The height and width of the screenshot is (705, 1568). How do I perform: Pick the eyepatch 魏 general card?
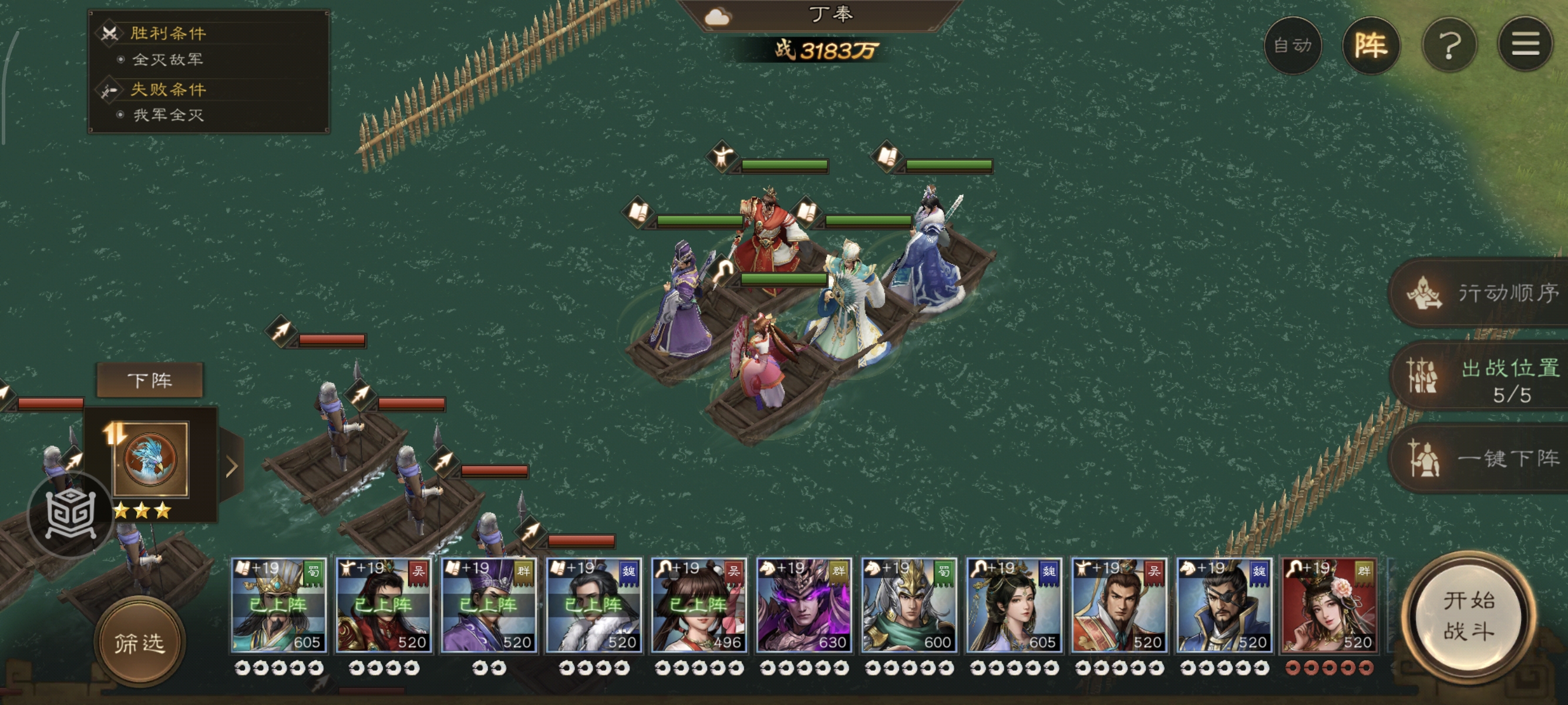pyautogui.click(x=1224, y=605)
